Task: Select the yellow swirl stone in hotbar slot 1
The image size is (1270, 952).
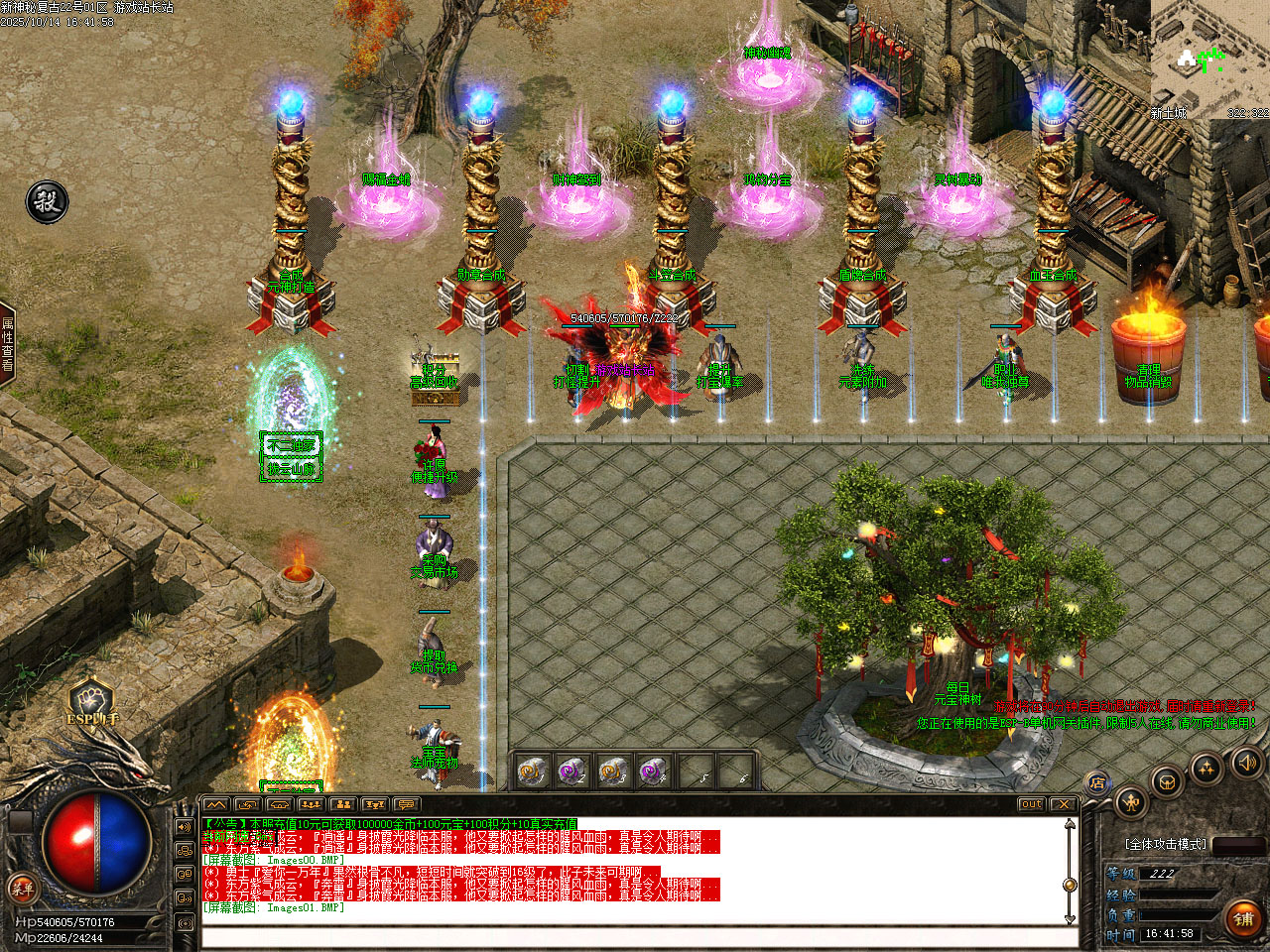Action: point(531,770)
